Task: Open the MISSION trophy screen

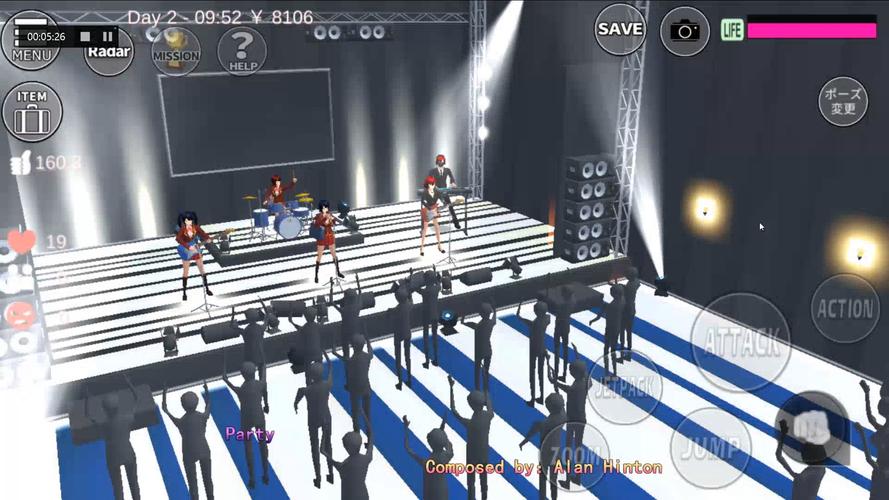Action: point(175,52)
